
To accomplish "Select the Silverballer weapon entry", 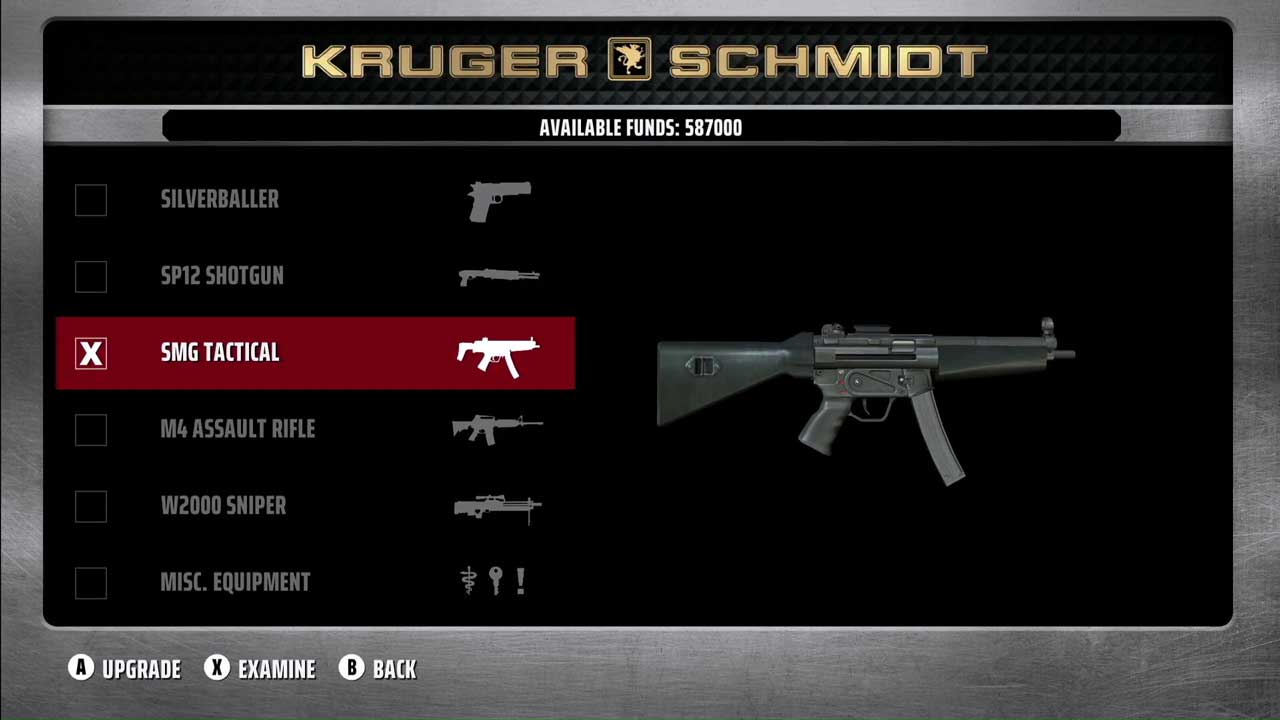I will pos(220,199).
